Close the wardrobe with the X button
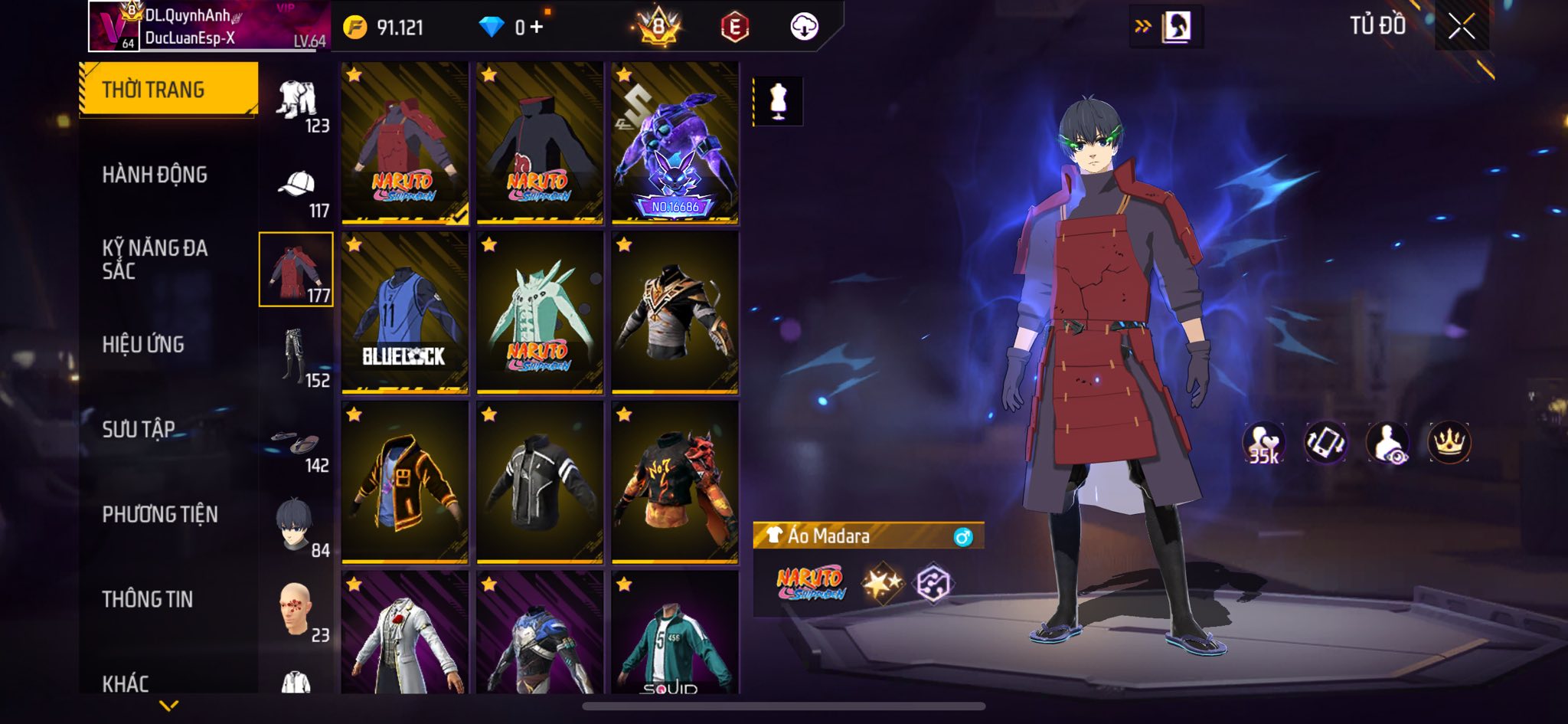Screen dimensions: 1568x724 (x=1461, y=27)
